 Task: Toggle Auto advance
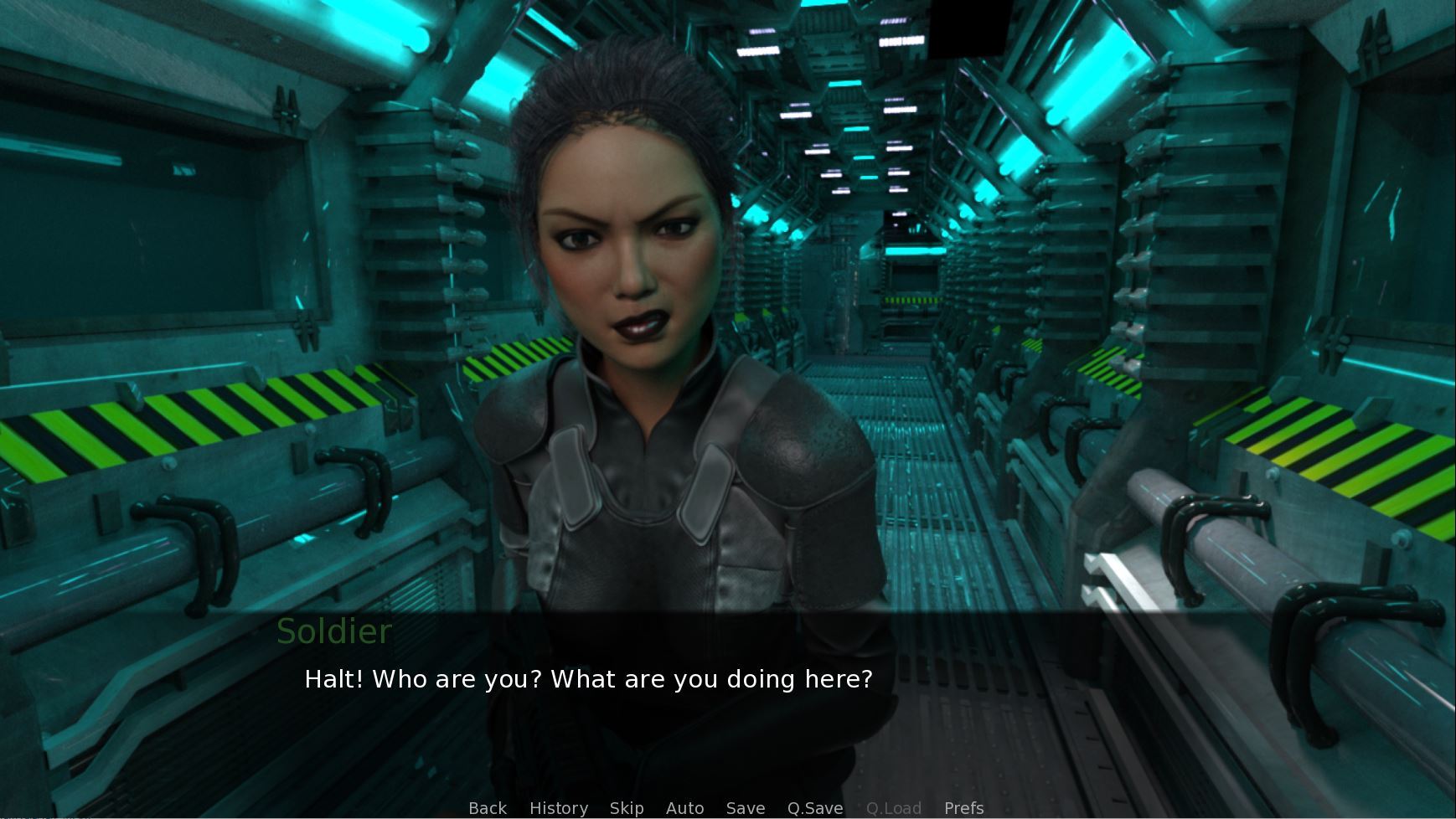684,808
